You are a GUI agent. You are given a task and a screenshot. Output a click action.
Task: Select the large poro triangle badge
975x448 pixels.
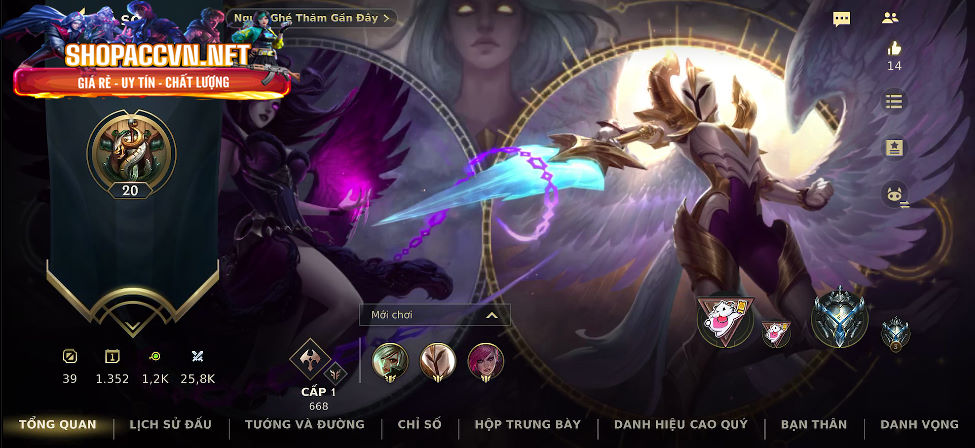[x=725, y=320]
